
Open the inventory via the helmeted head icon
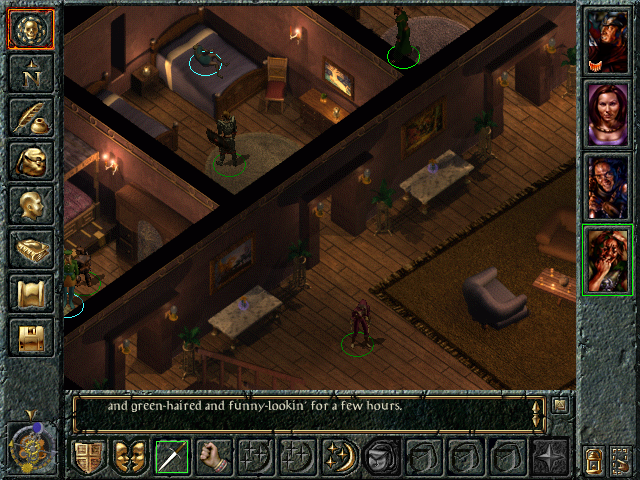click(30, 161)
